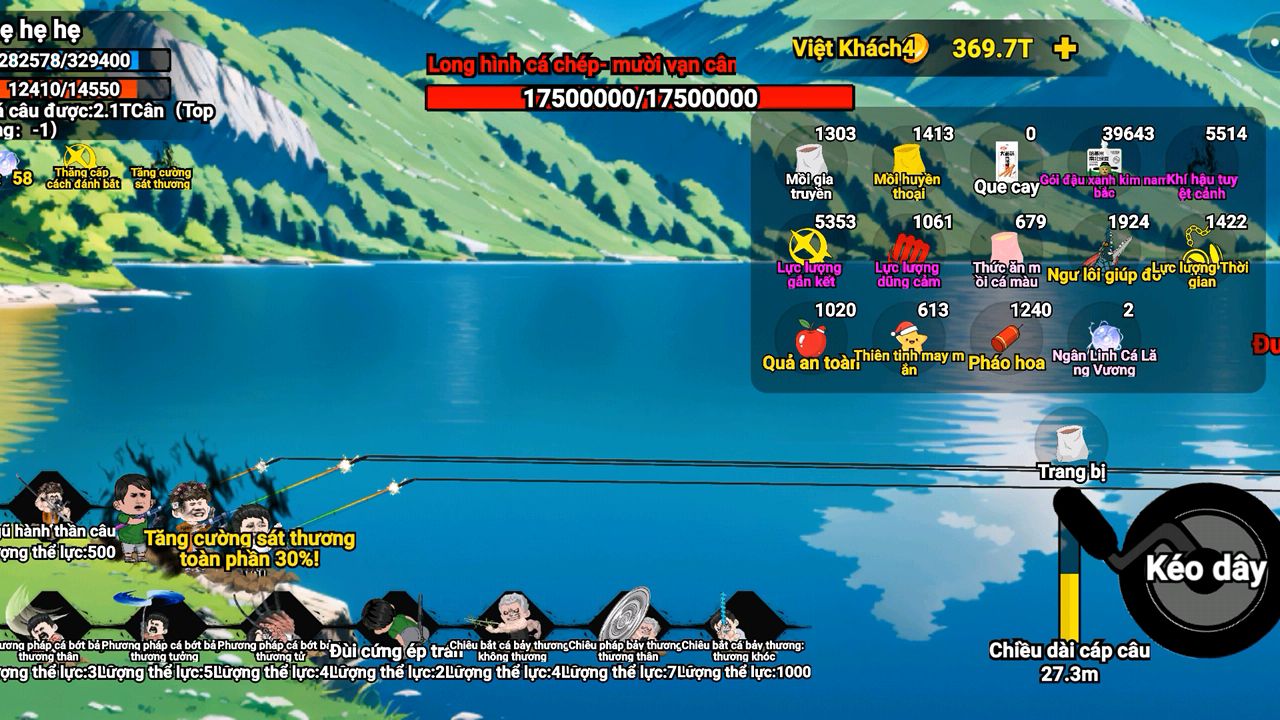The image size is (1280, 720).
Task: Activate the Lực lượng dũng cảm red fist
Action: 906,248
